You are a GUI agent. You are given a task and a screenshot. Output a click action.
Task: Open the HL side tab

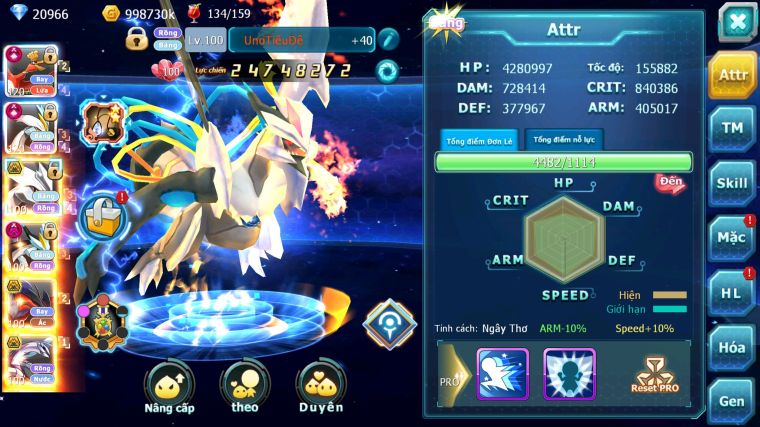(732, 292)
